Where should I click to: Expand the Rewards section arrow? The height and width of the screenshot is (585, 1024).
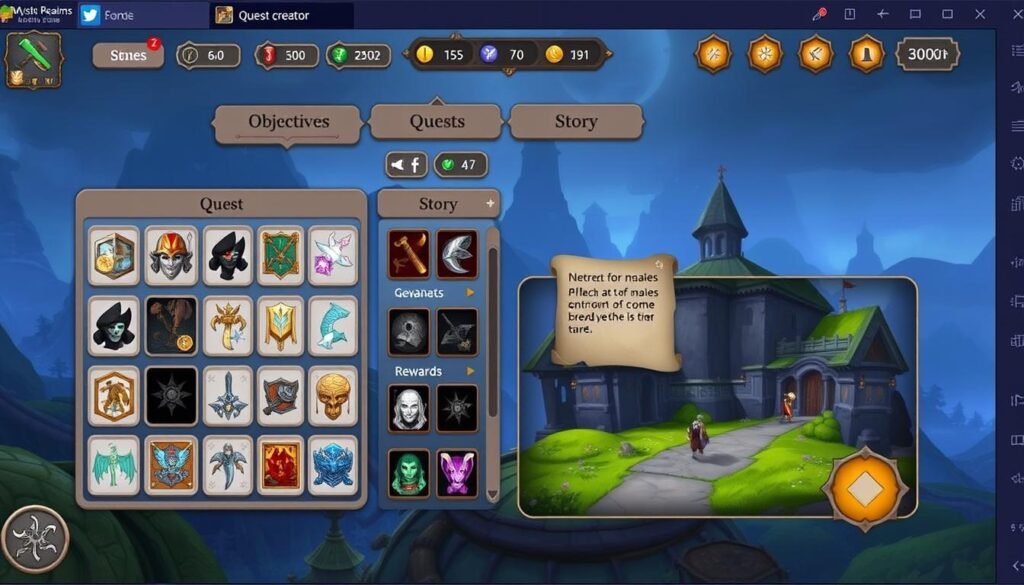pyautogui.click(x=470, y=371)
